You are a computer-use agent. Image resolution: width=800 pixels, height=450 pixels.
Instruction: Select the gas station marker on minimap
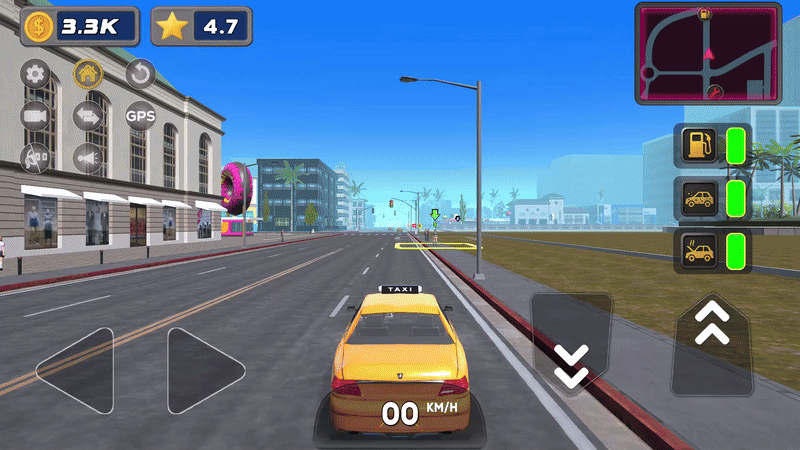point(707,13)
